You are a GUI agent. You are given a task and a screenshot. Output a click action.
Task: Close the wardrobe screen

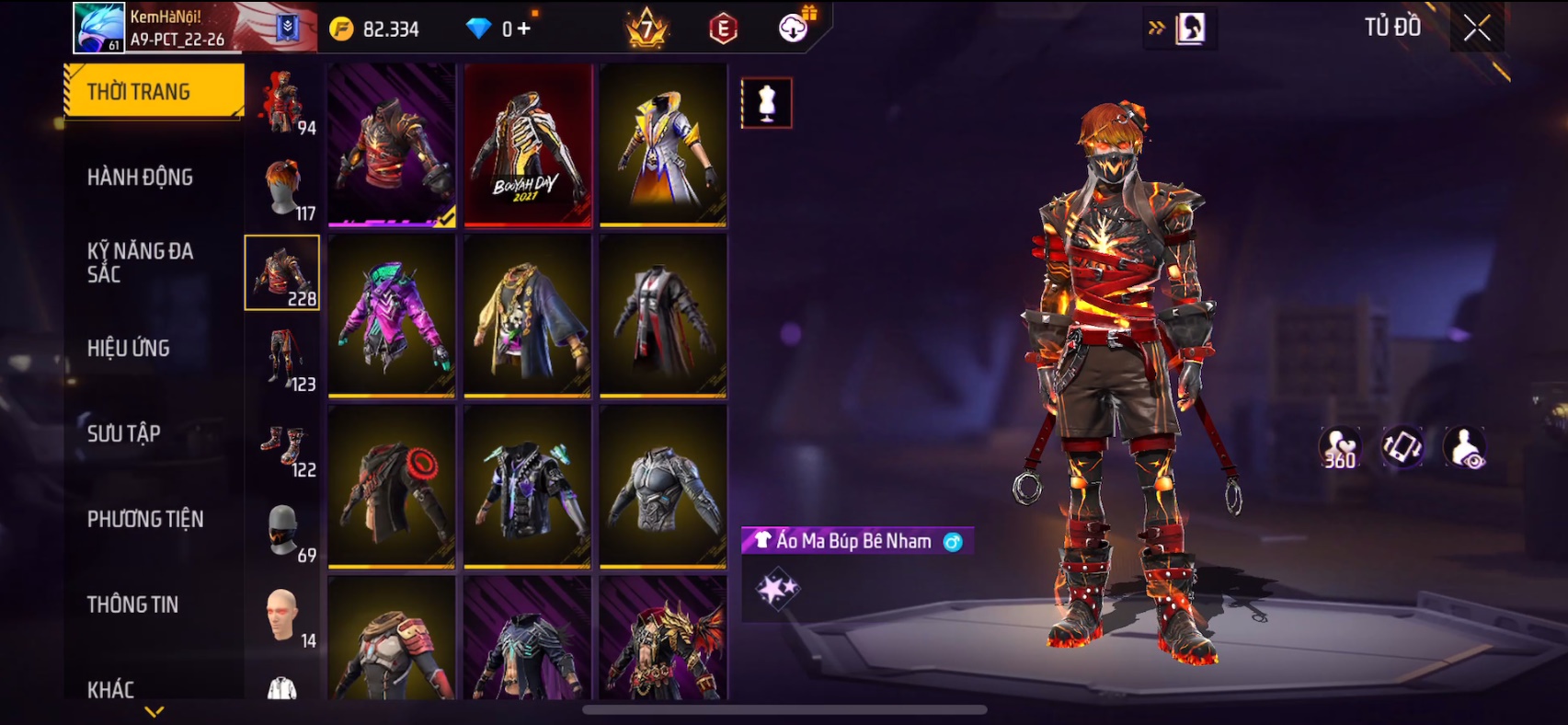coord(1476,29)
